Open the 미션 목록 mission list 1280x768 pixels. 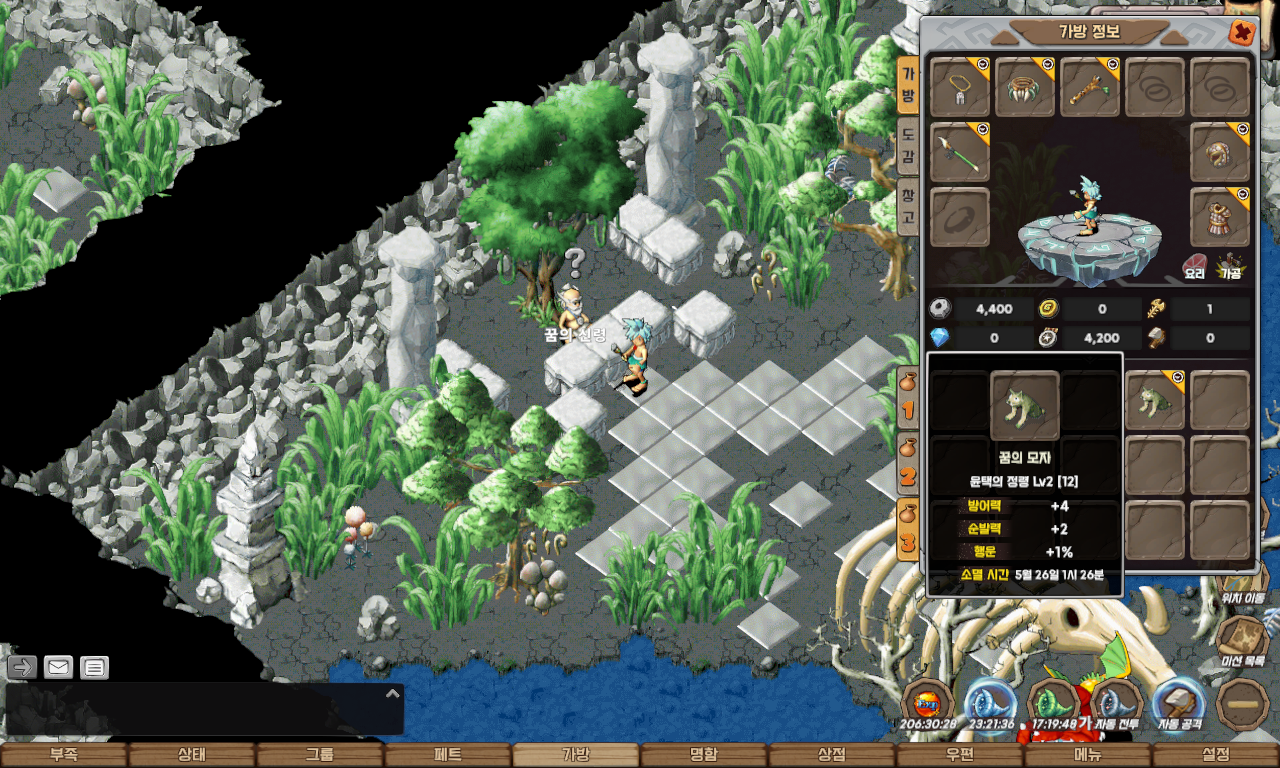tap(1242, 640)
